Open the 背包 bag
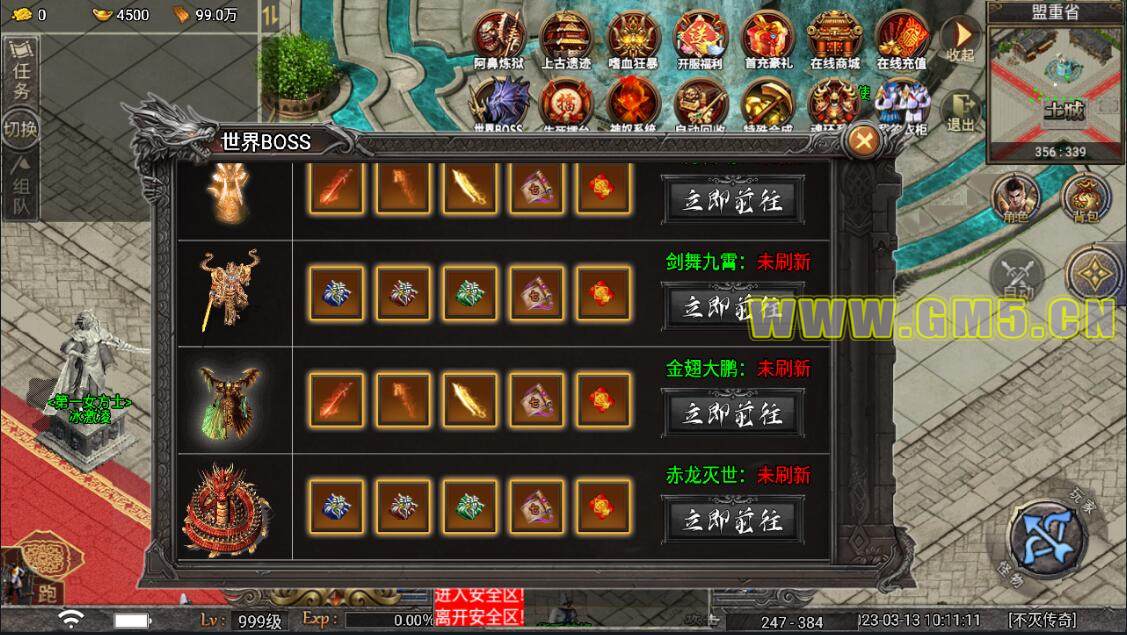 point(1082,199)
